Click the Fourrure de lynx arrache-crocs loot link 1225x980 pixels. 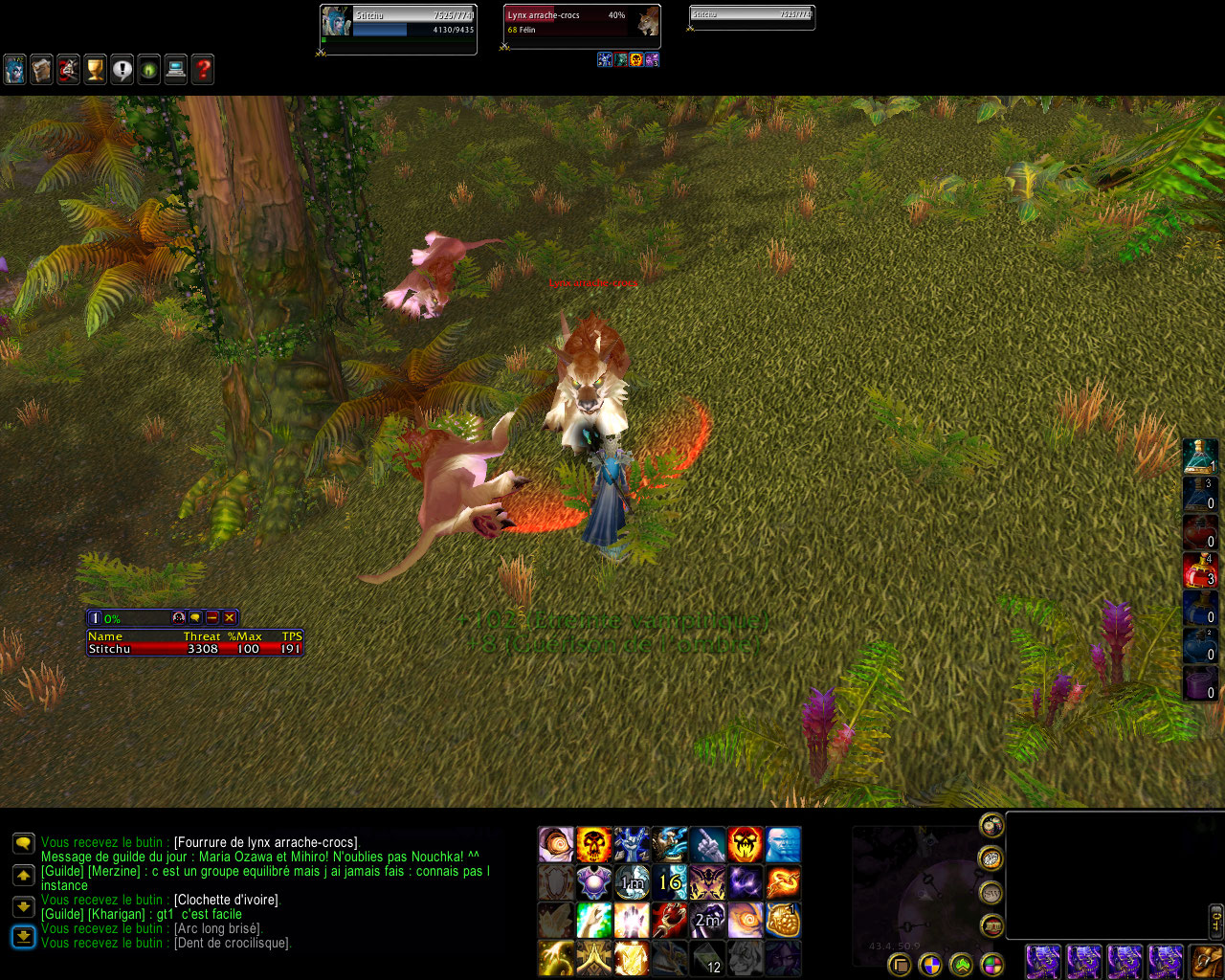pos(265,843)
